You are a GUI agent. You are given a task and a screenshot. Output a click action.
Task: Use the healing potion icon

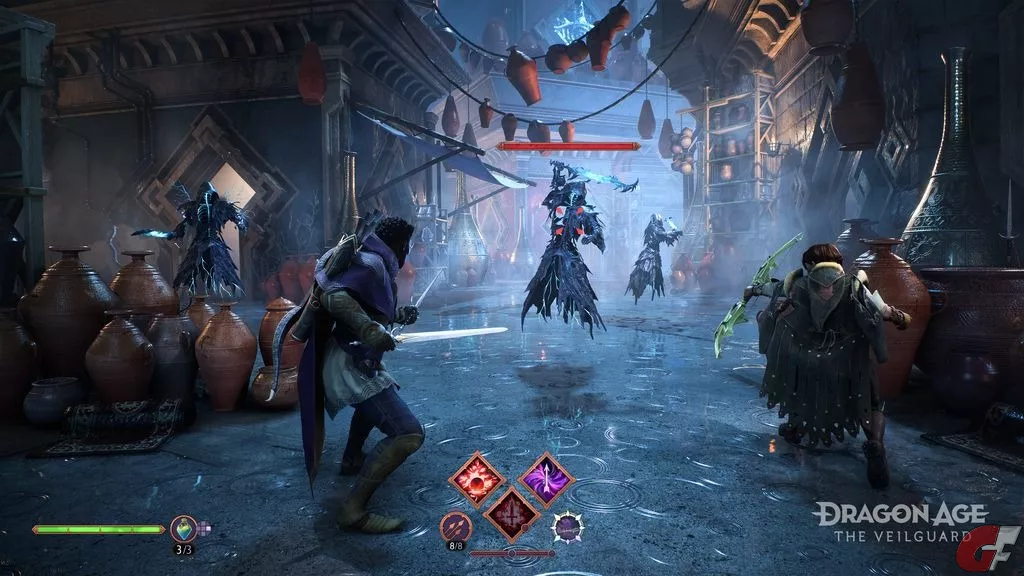click(183, 527)
